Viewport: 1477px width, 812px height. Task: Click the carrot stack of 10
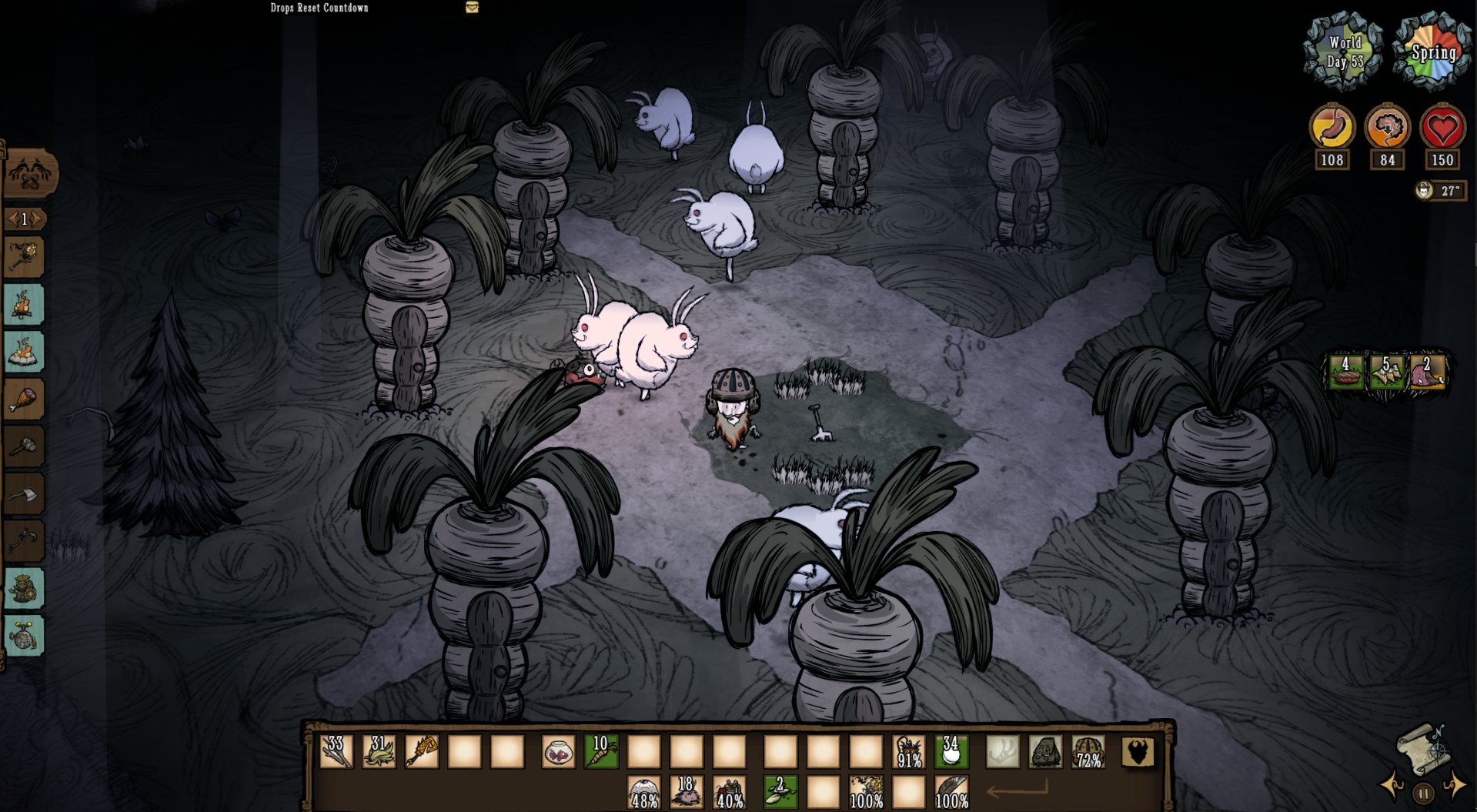click(601, 752)
